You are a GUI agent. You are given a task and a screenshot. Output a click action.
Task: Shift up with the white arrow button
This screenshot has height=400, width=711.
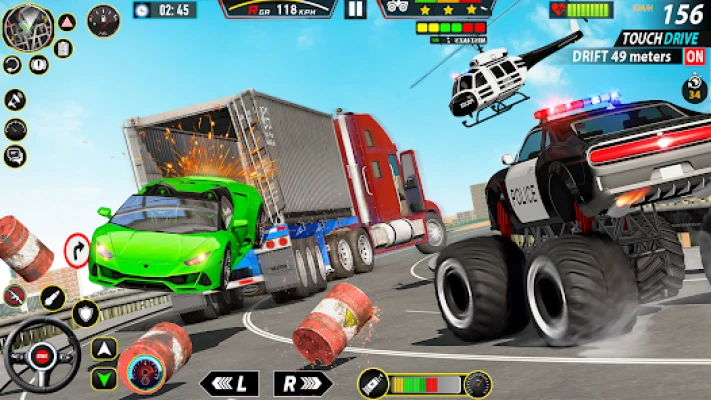(104, 348)
